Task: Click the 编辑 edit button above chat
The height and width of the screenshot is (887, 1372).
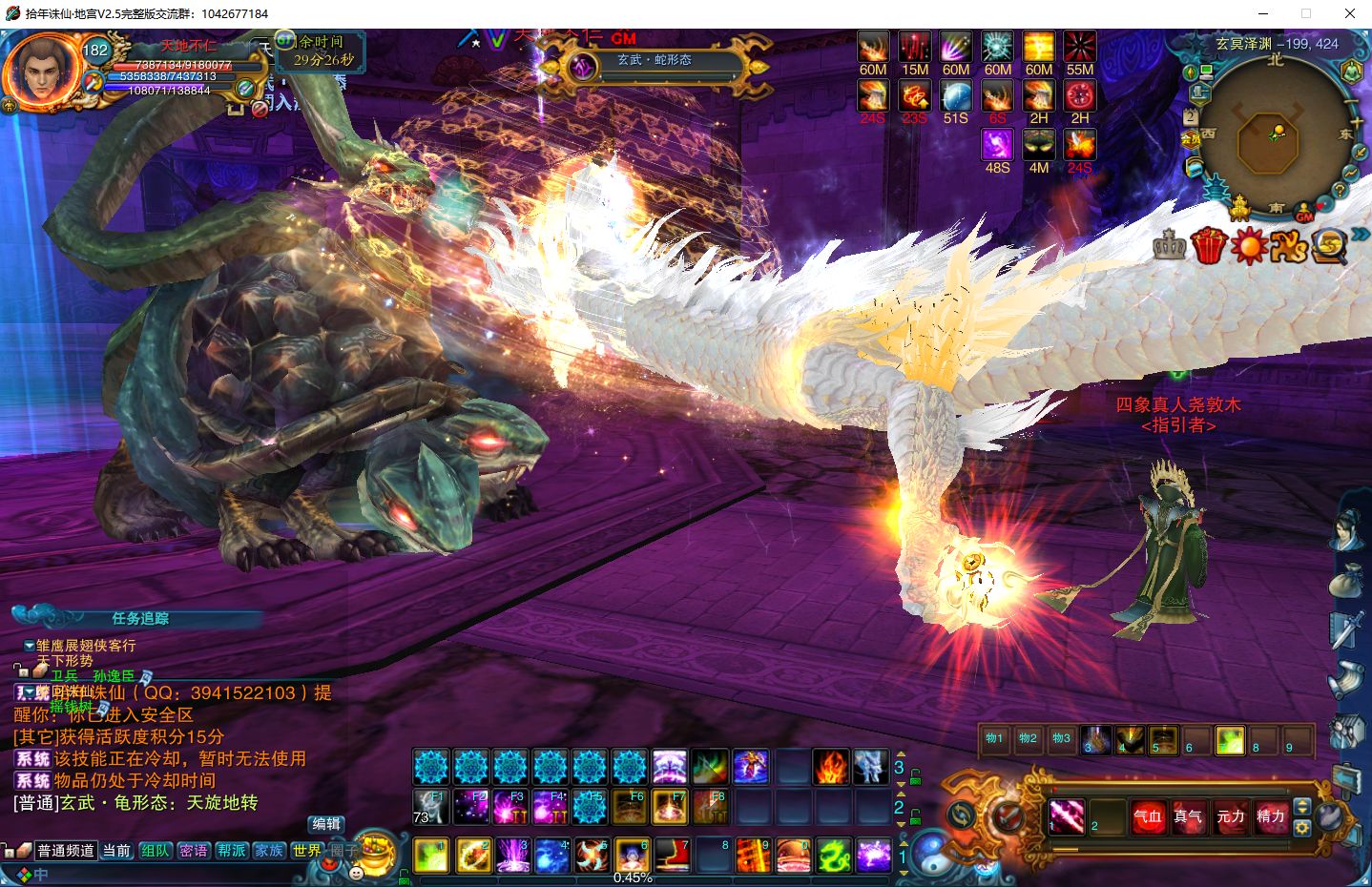Action: [326, 824]
